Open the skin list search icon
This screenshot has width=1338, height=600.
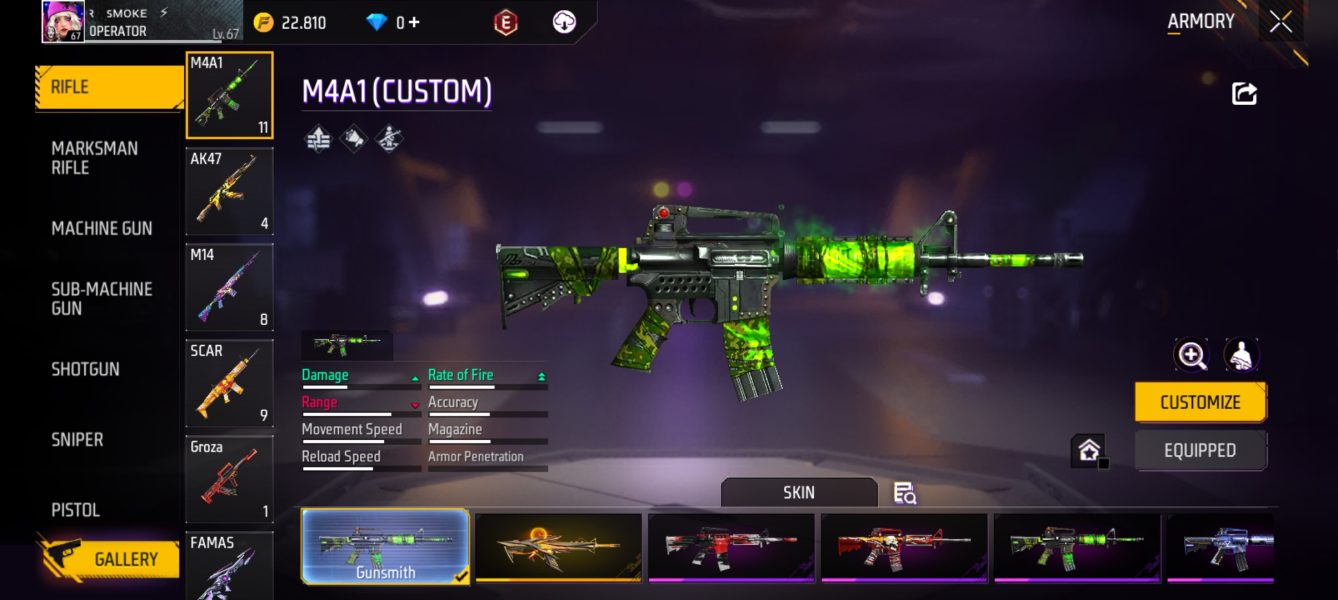(904, 492)
